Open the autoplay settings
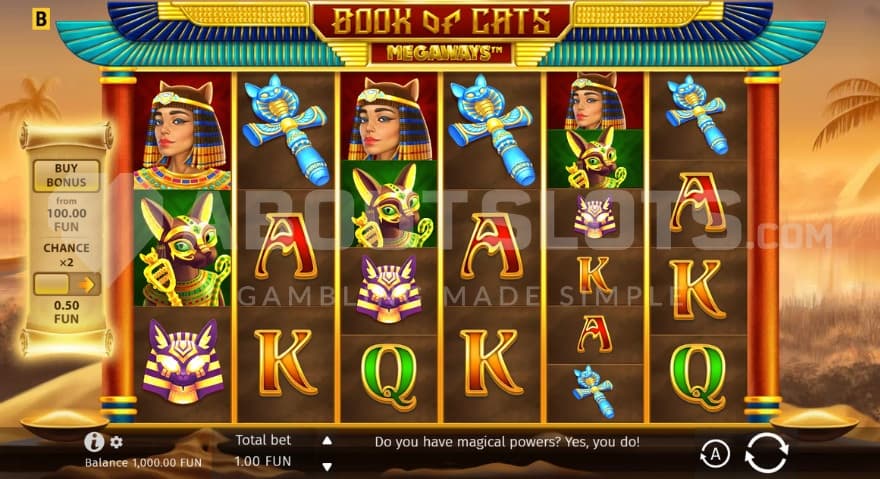 (714, 454)
